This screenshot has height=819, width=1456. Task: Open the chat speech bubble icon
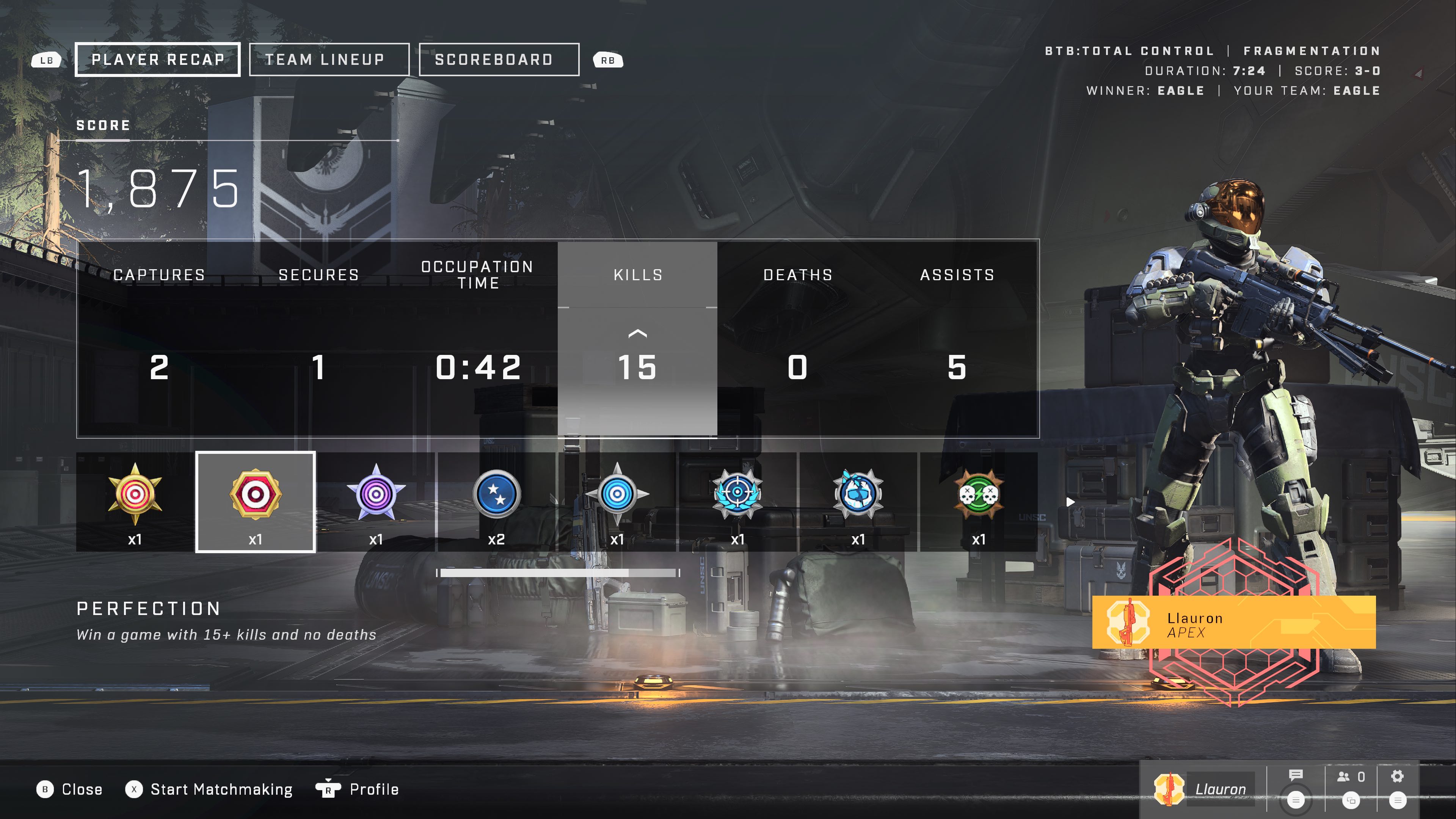pyautogui.click(x=1296, y=776)
